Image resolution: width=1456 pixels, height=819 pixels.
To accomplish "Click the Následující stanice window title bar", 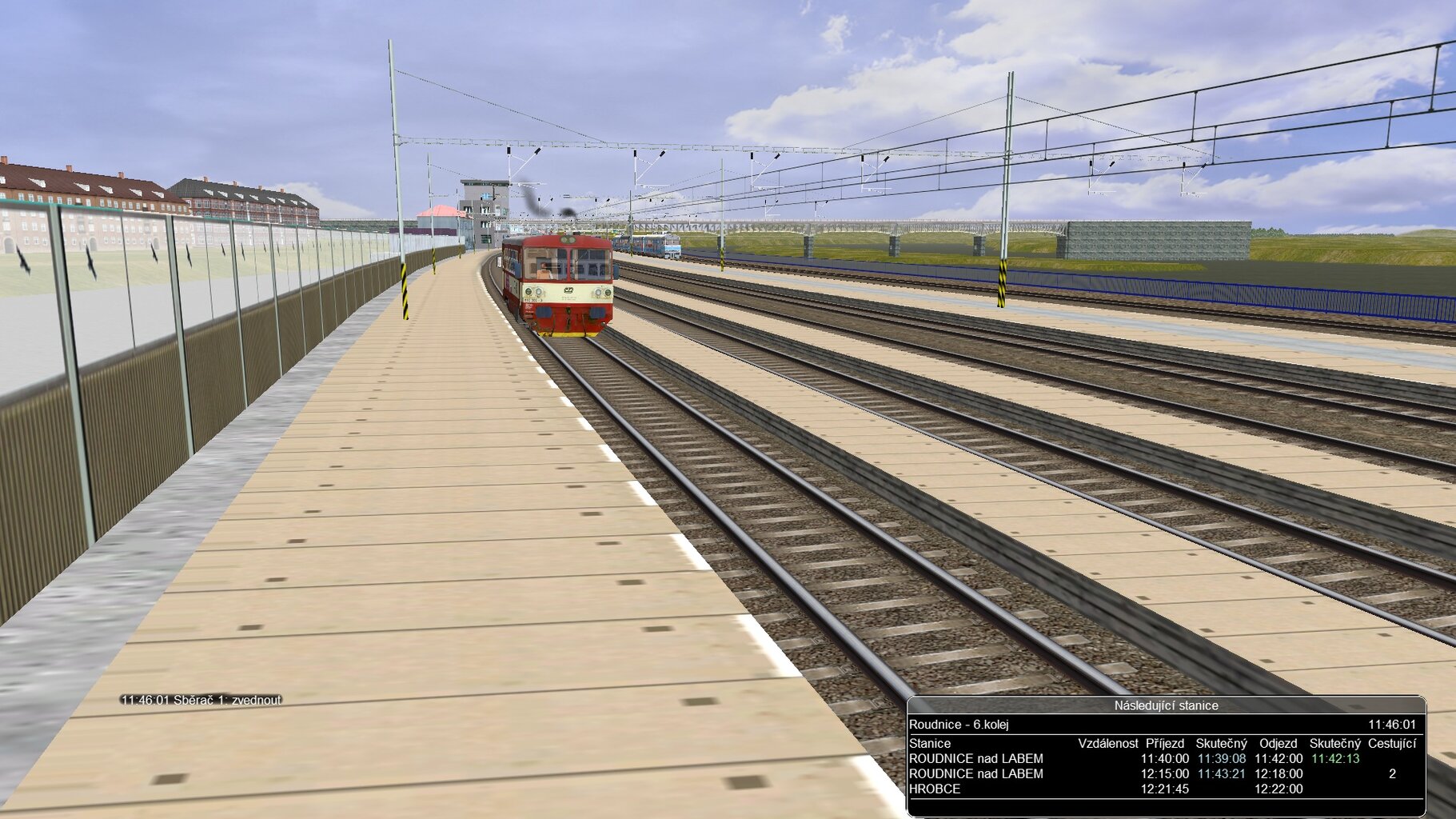I will tap(1166, 705).
